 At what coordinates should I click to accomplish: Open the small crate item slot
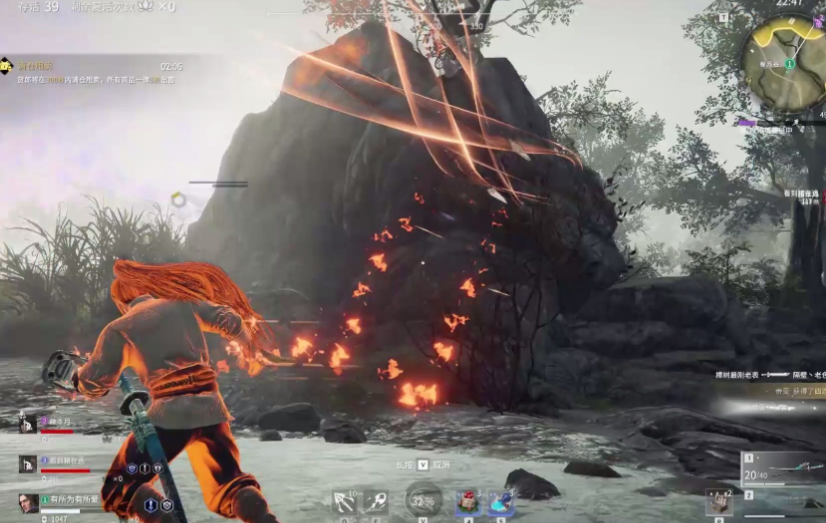(x=719, y=502)
